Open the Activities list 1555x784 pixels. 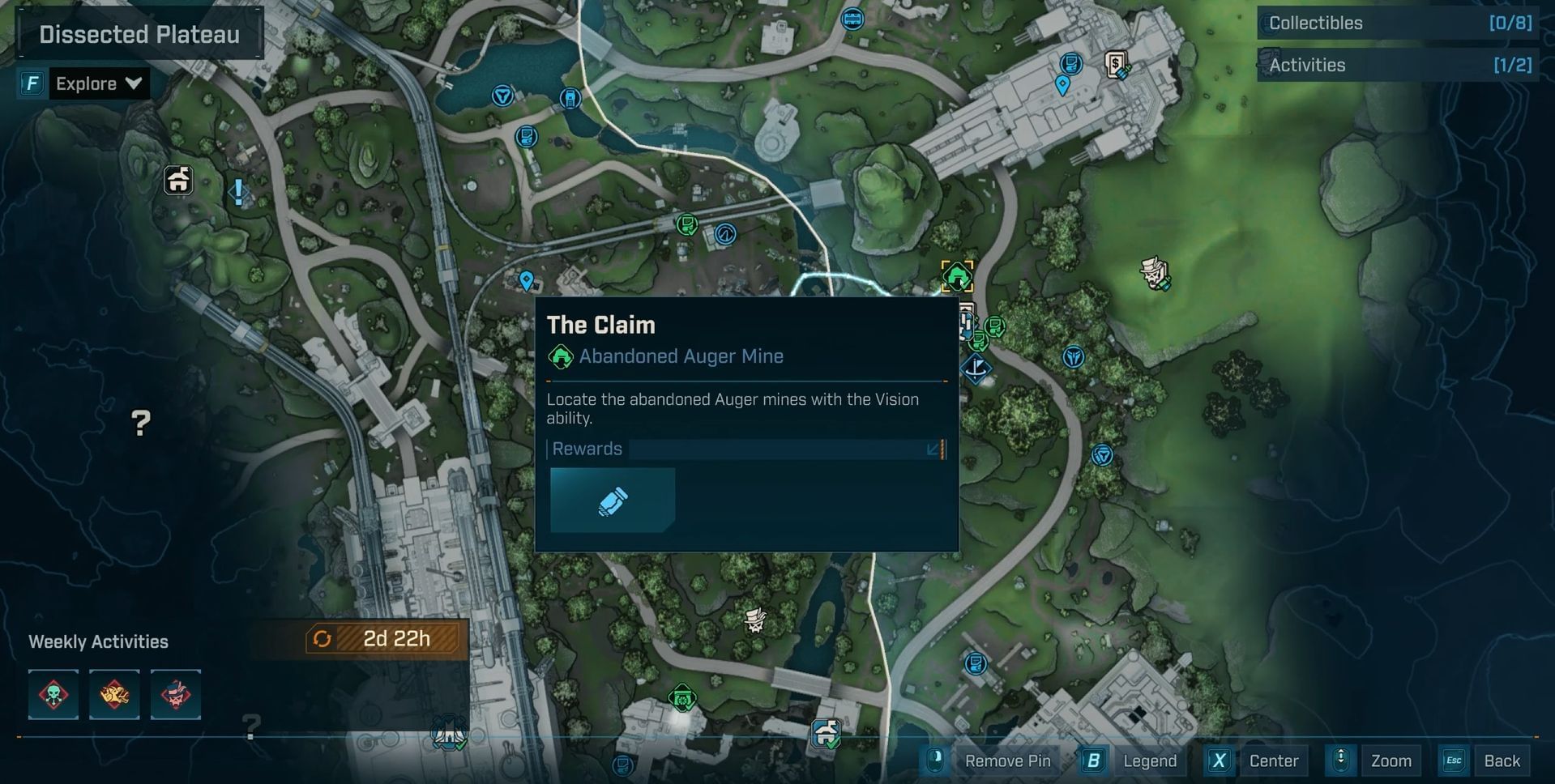(x=1398, y=65)
